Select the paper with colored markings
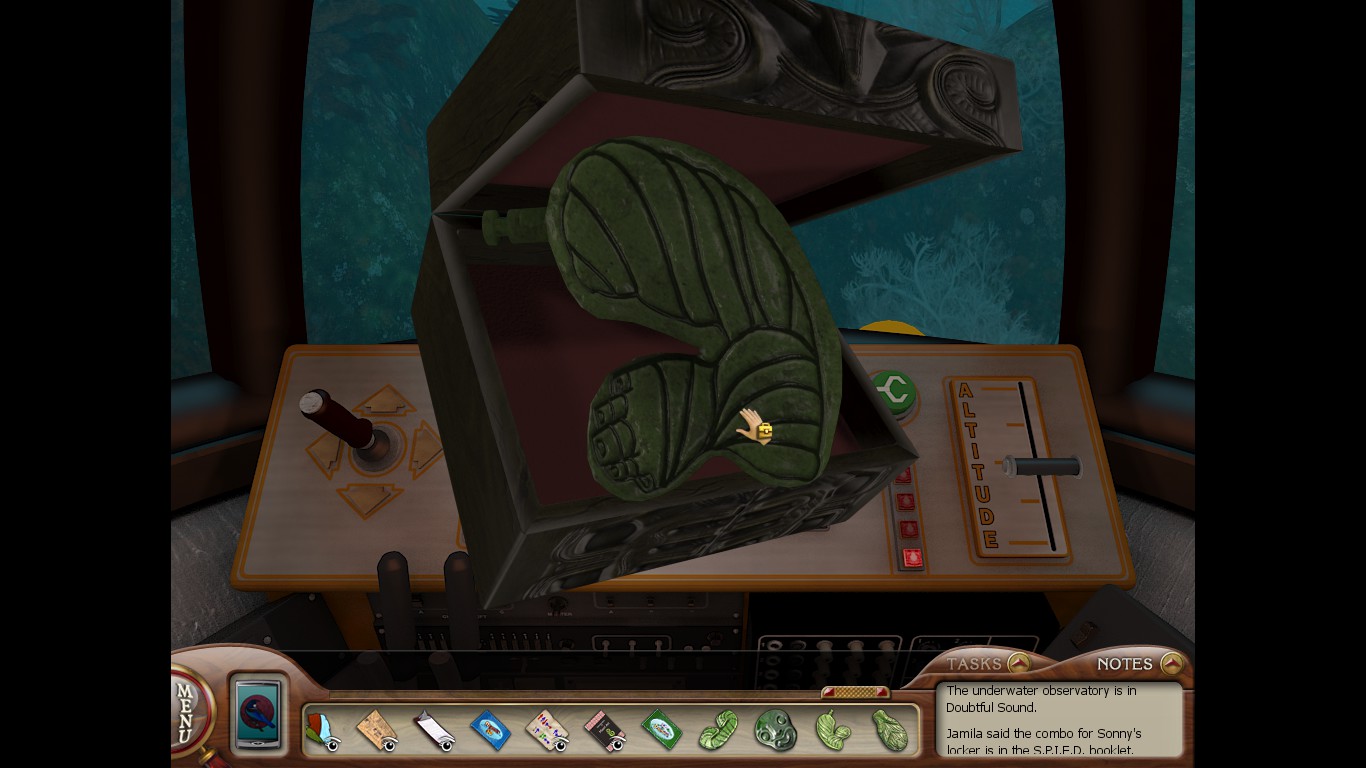This screenshot has width=1366, height=768. pyautogui.click(x=546, y=730)
